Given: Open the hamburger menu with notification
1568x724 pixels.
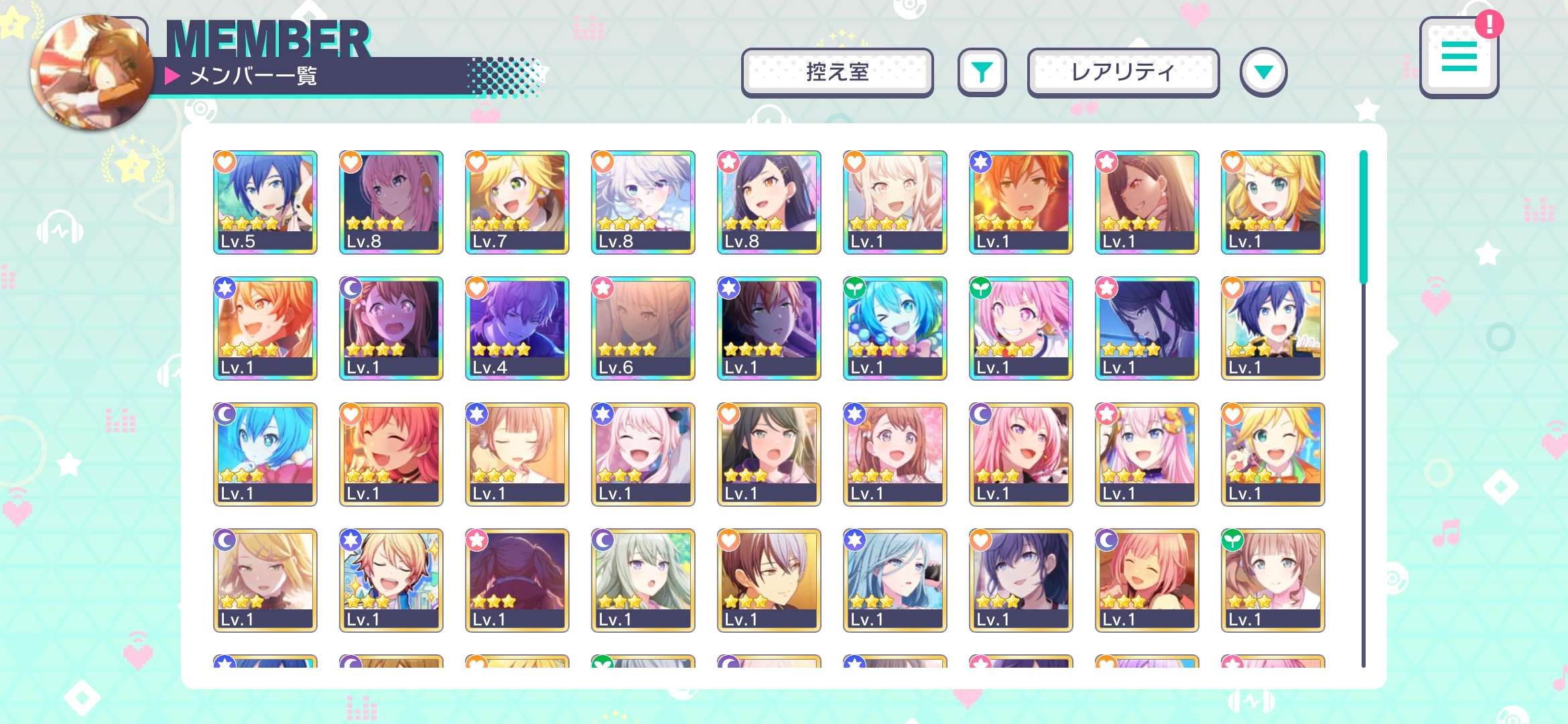Looking at the screenshot, I should pyautogui.click(x=1459, y=58).
